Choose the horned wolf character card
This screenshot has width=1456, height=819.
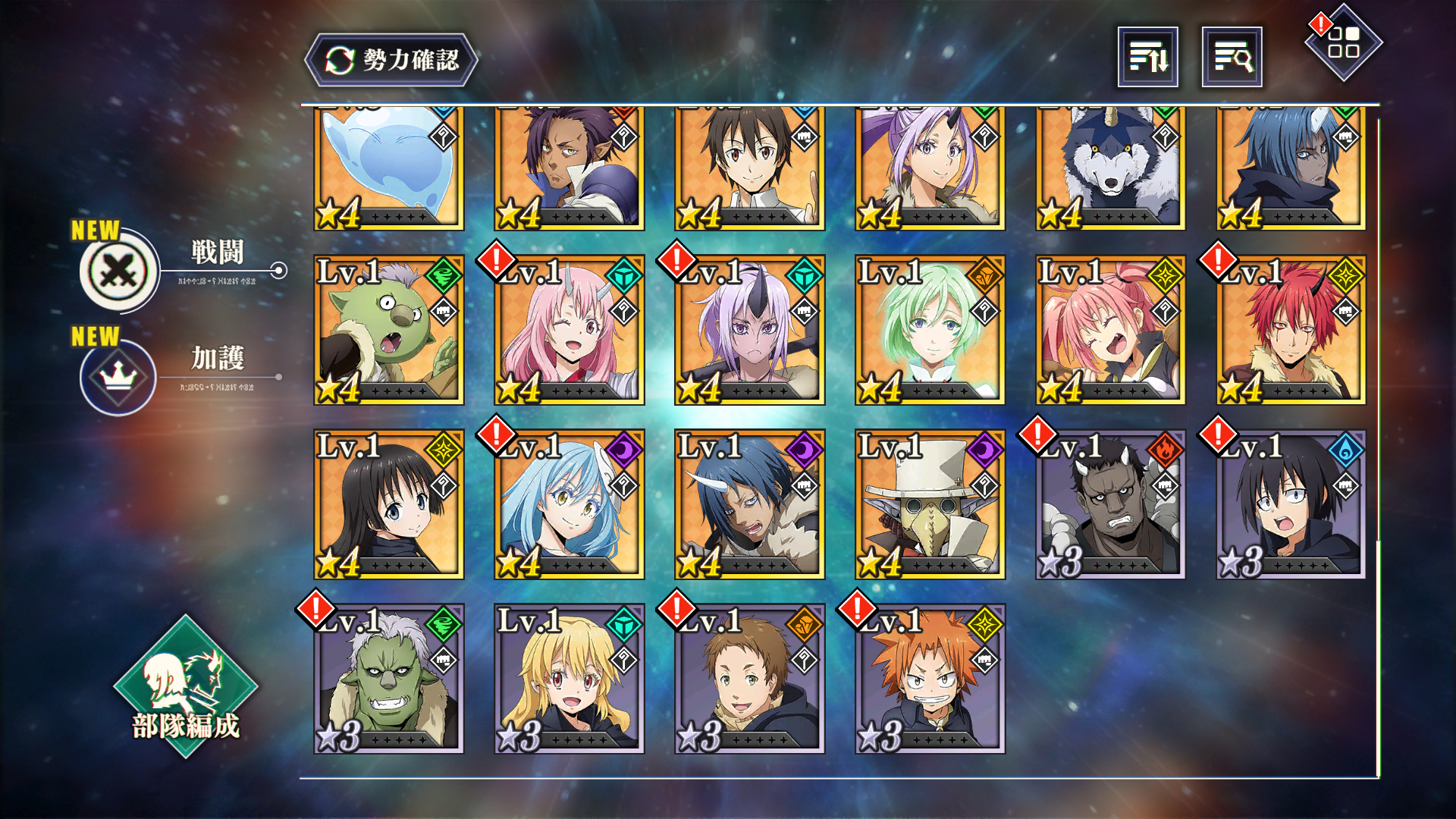tap(1110, 168)
